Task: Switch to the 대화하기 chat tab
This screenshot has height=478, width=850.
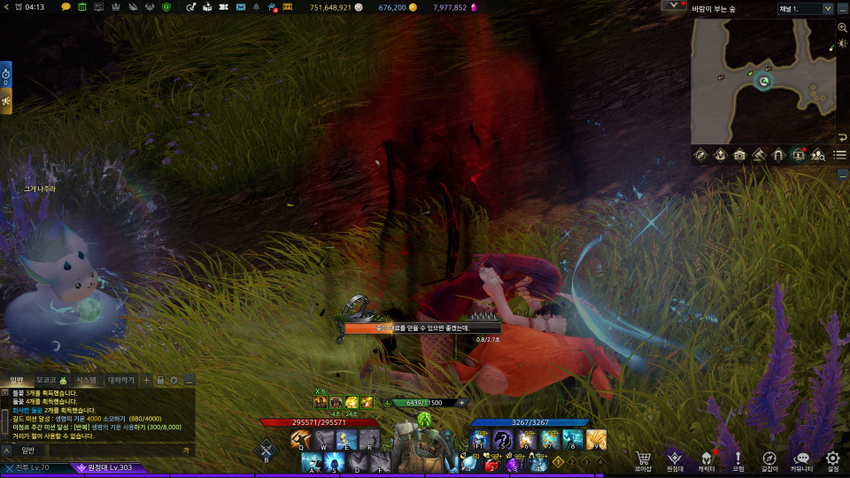Action: pyautogui.click(x=120, y=380)
